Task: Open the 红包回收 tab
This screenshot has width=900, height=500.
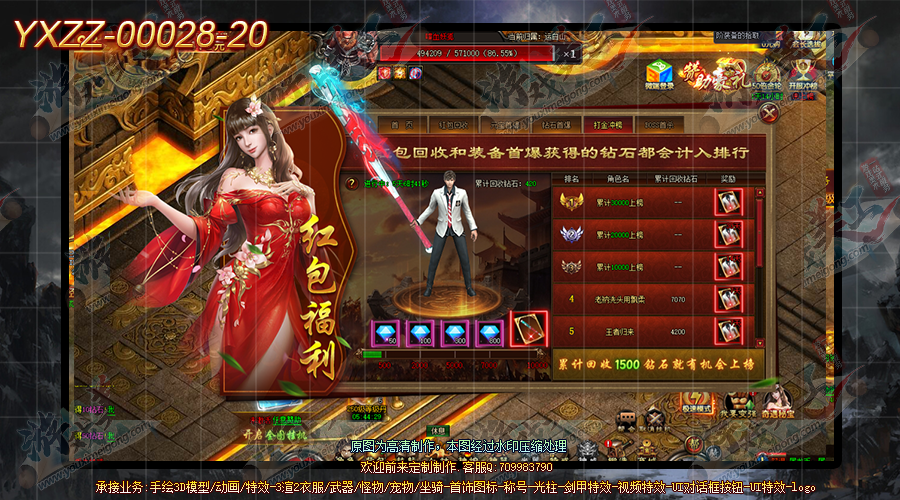Action: [x=454, y=125]
